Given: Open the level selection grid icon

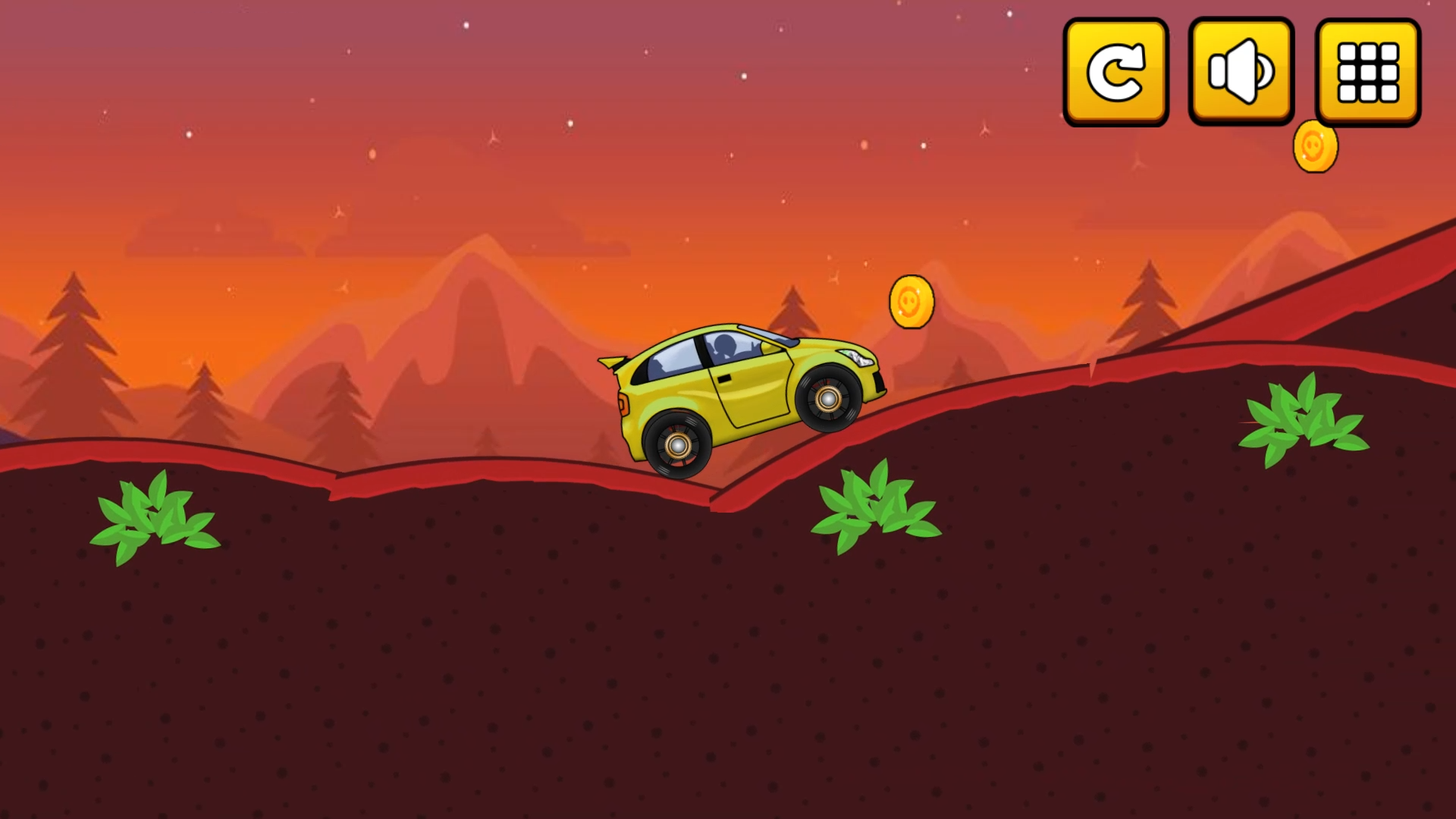Looking at the screenshot, I should pos(1365,72).
